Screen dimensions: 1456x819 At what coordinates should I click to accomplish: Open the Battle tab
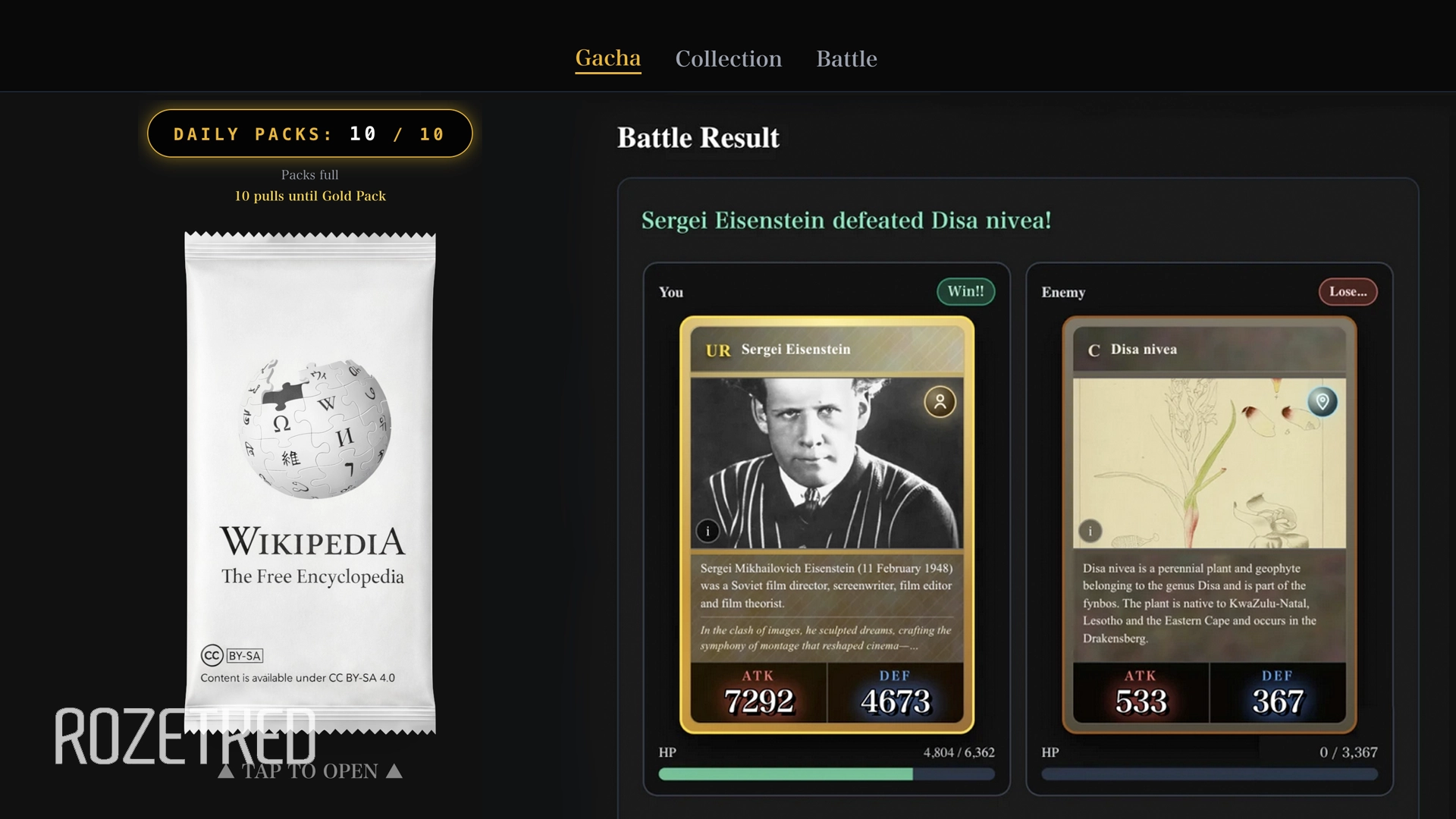(x=847, y=59)
